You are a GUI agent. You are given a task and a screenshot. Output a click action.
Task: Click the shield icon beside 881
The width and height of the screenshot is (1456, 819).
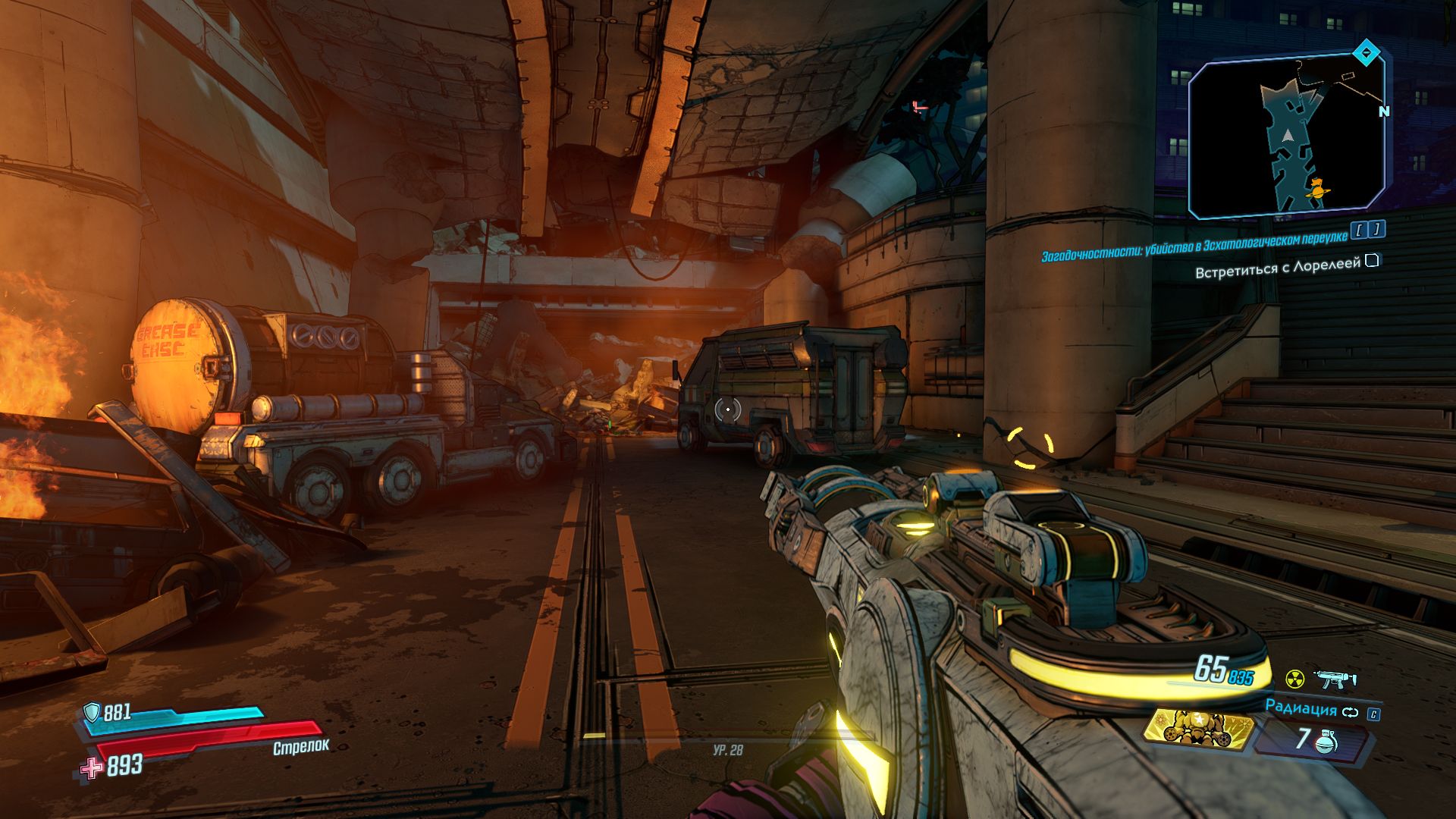[92, 711]
